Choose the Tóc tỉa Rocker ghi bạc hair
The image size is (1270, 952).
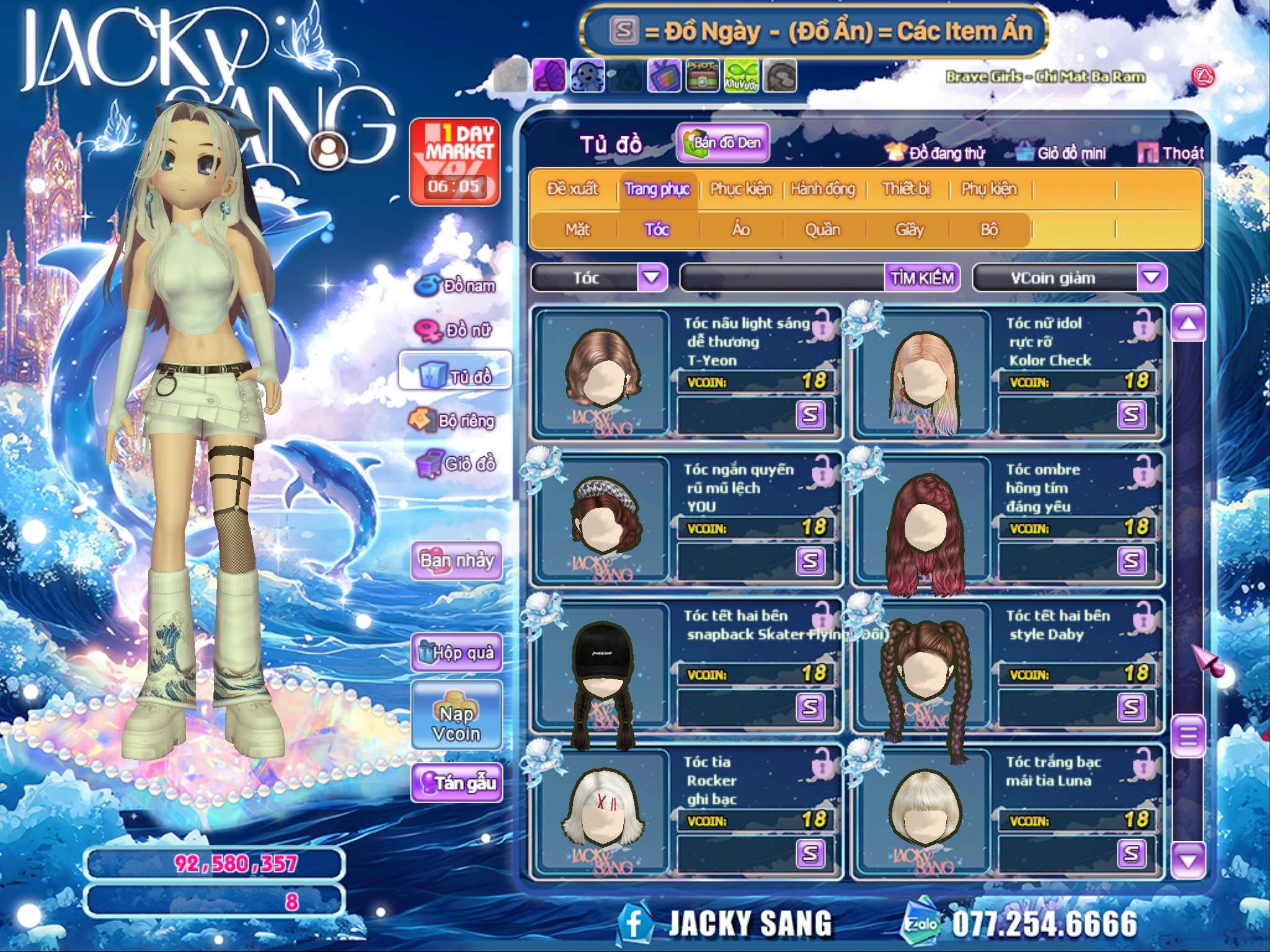[x=686, y=812]
